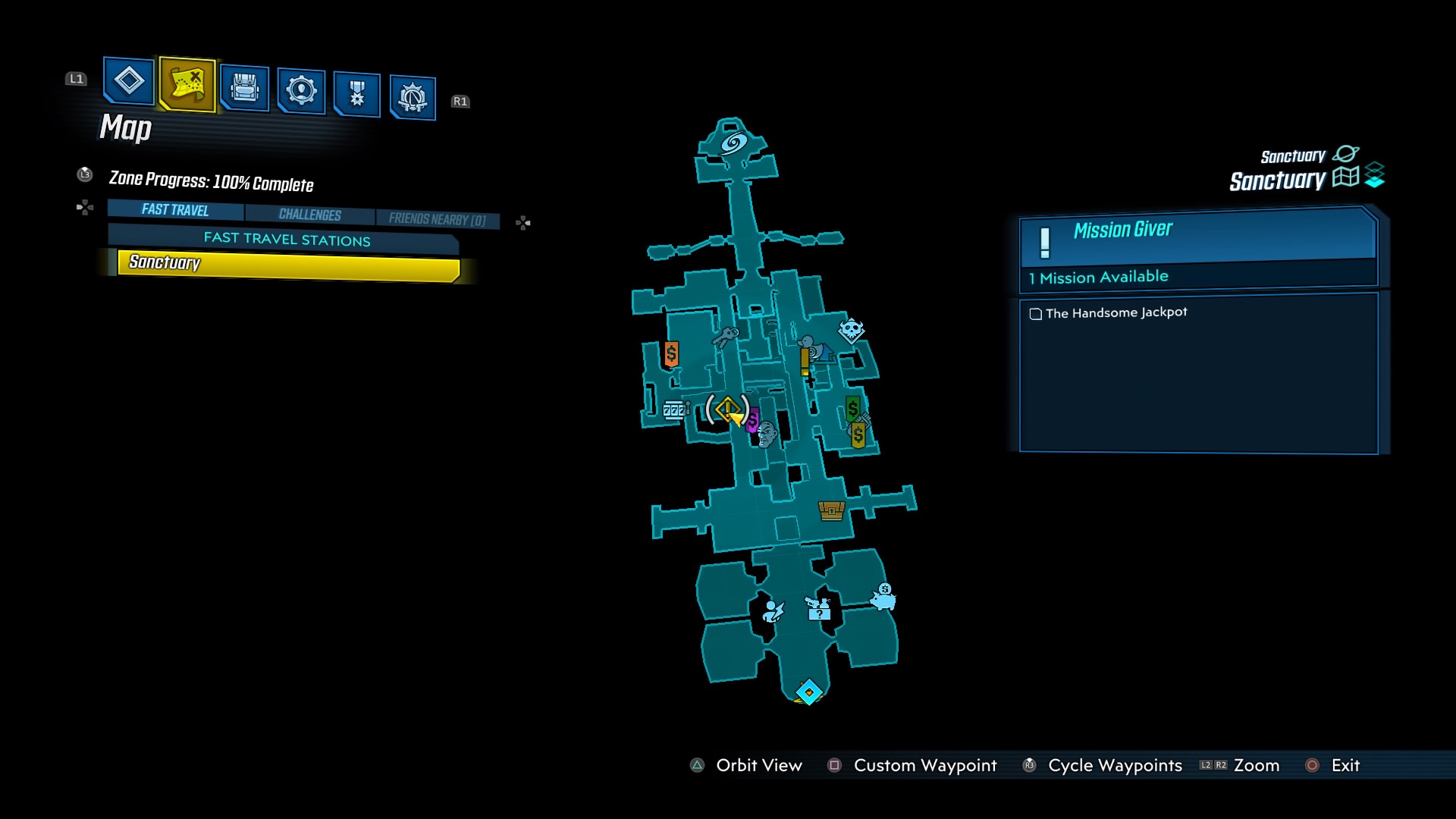
Task: Select the skull emblem map marker
Action: click(x=851, y=330)
